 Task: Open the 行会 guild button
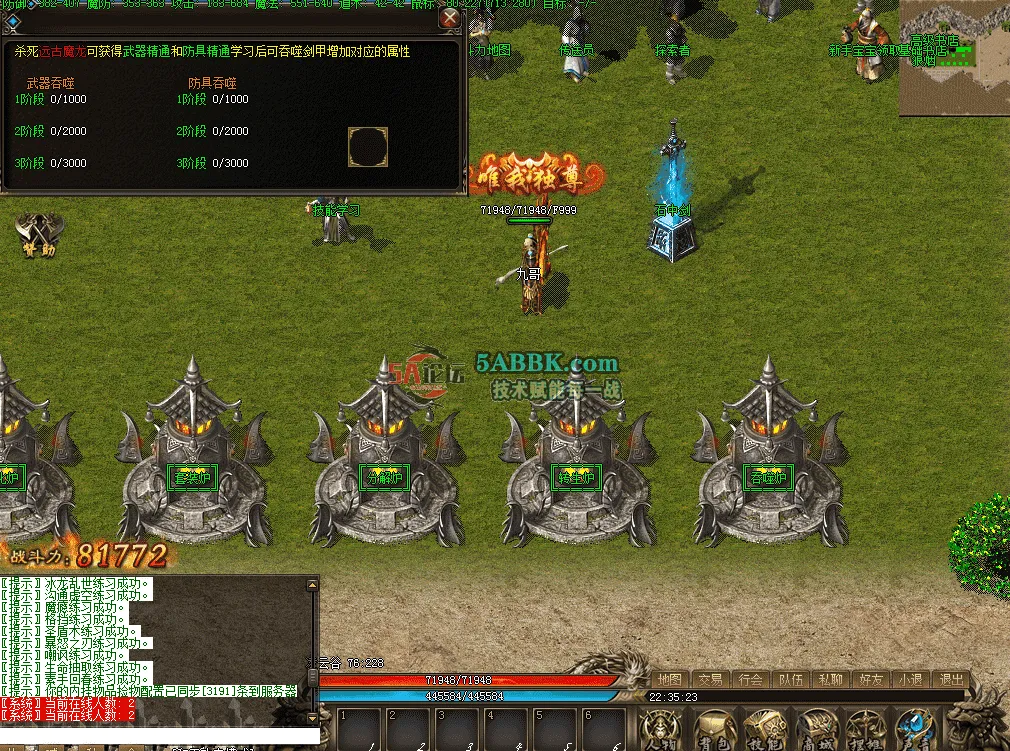[750, 680]
